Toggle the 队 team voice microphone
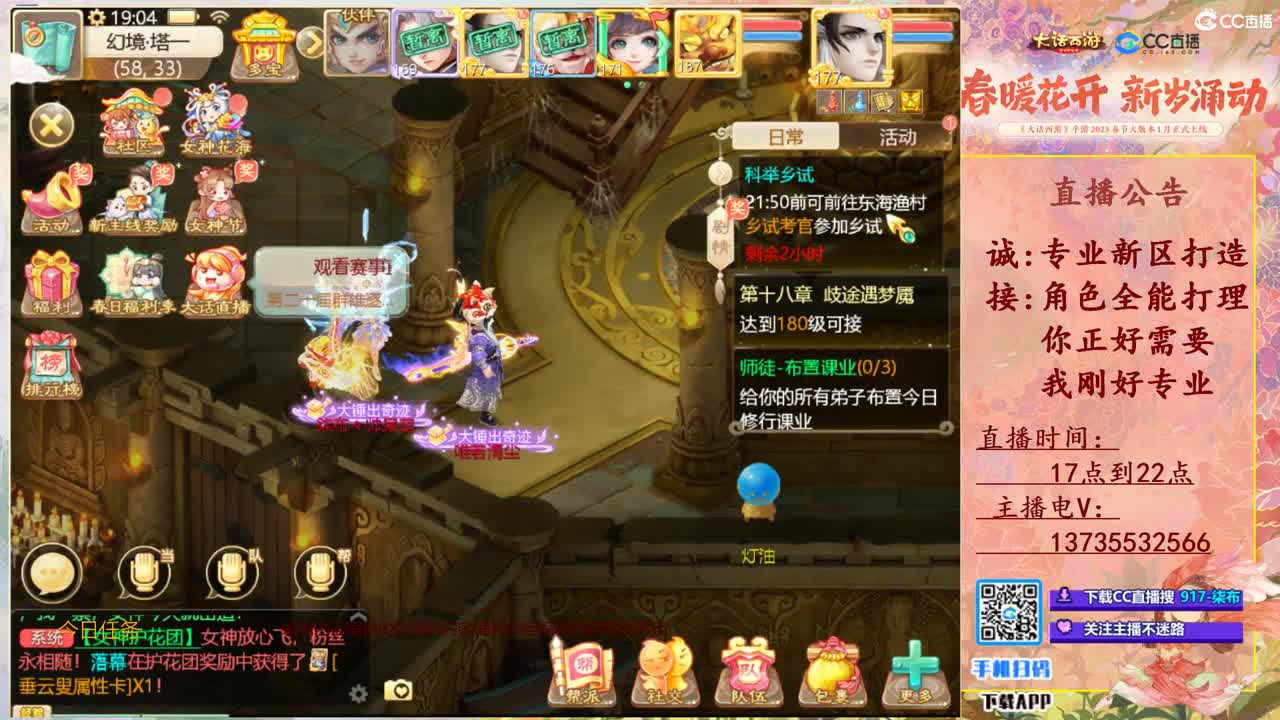This screenshot has height=720, width=1280. (228, 573)
